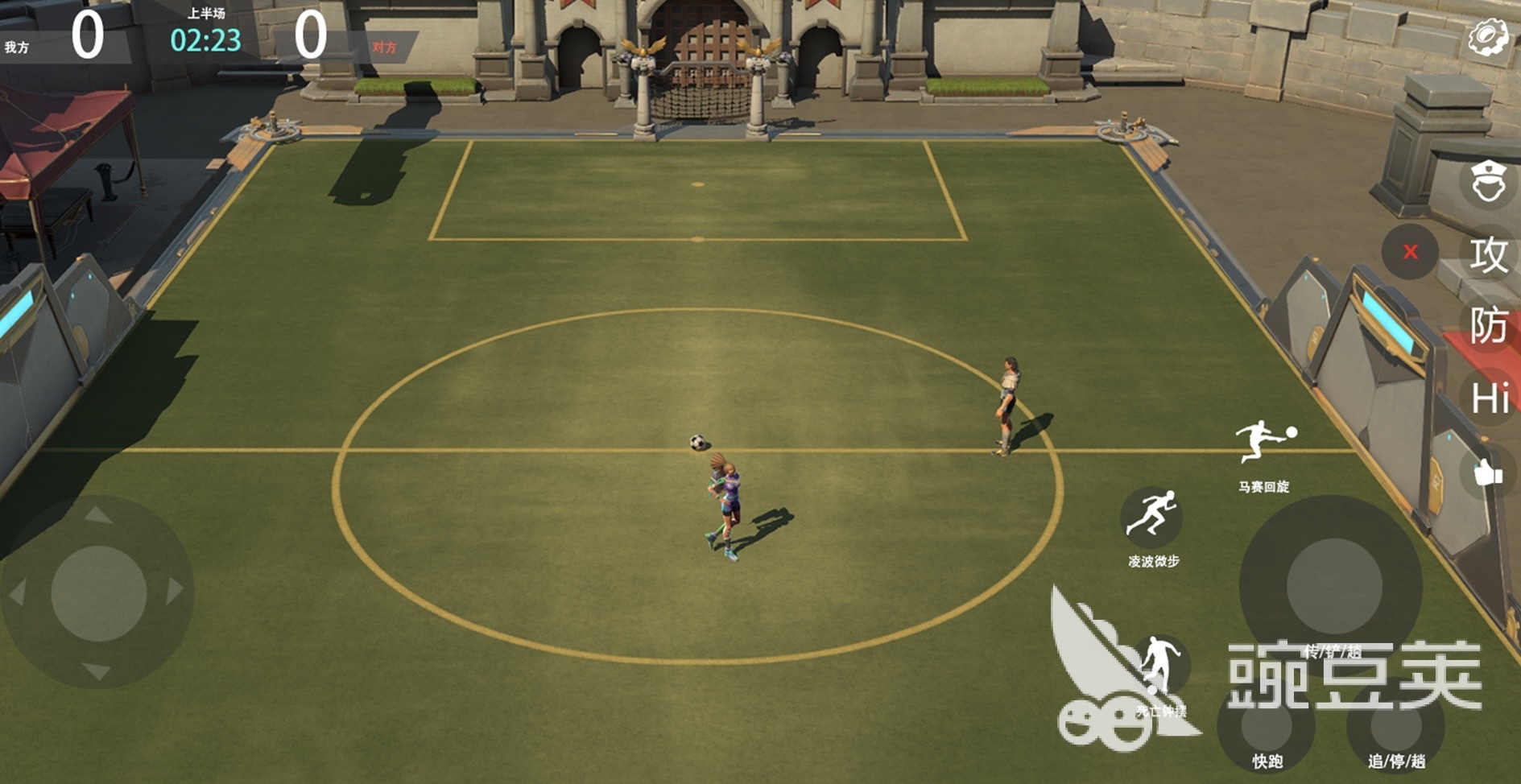Activate the 马赛回旋 roulette skill
The image size is (1521, 784).
click(x=1263, y=444)
